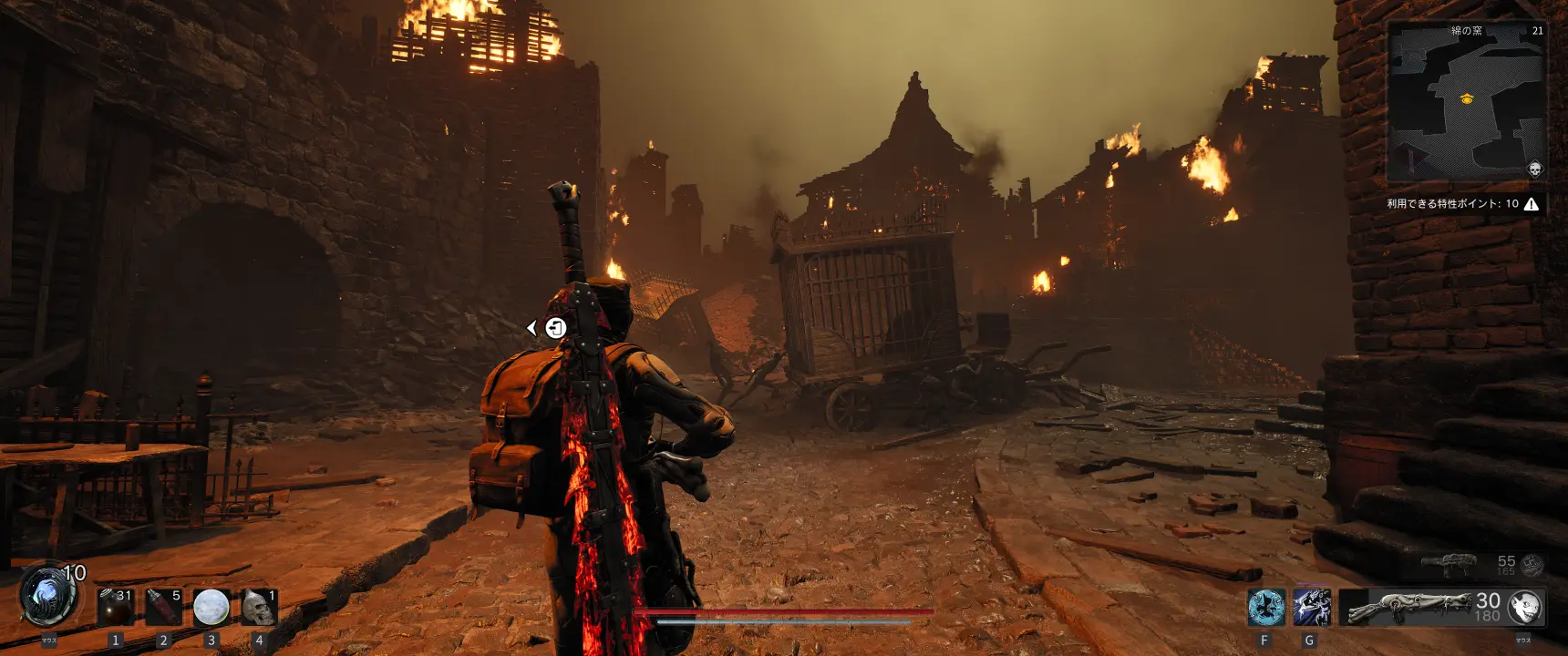The height and width of the screenshot is (656, 1568).
Task: Trigger the purple creature archetype skill
Action: (x=1311, y=608)
